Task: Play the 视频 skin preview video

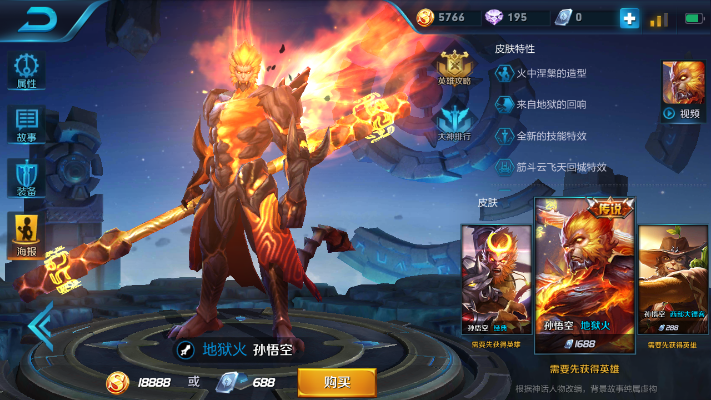Action: 682,90
